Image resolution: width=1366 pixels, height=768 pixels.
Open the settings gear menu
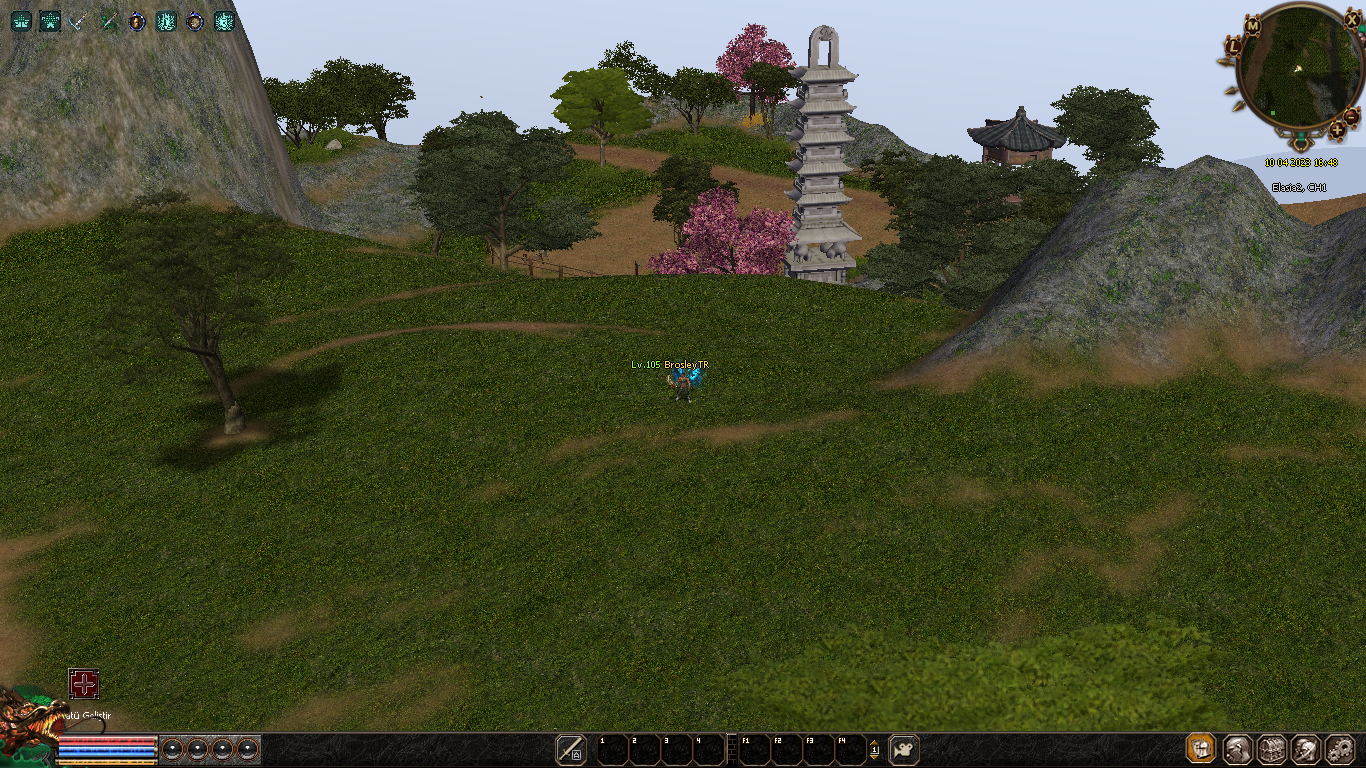click(1340, 749)
